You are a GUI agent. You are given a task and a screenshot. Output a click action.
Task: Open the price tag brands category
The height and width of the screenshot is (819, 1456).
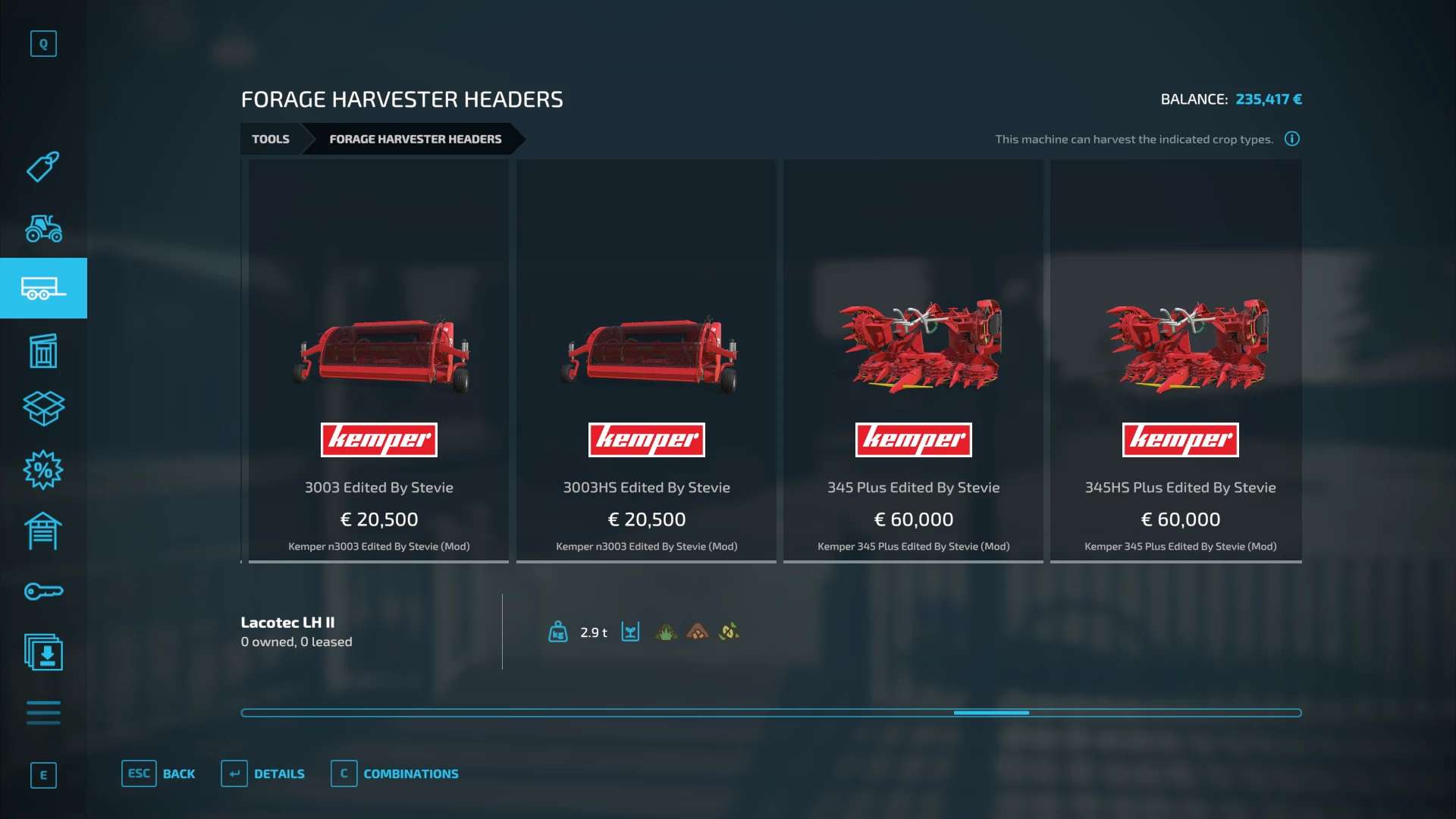(x=43, y=167)
